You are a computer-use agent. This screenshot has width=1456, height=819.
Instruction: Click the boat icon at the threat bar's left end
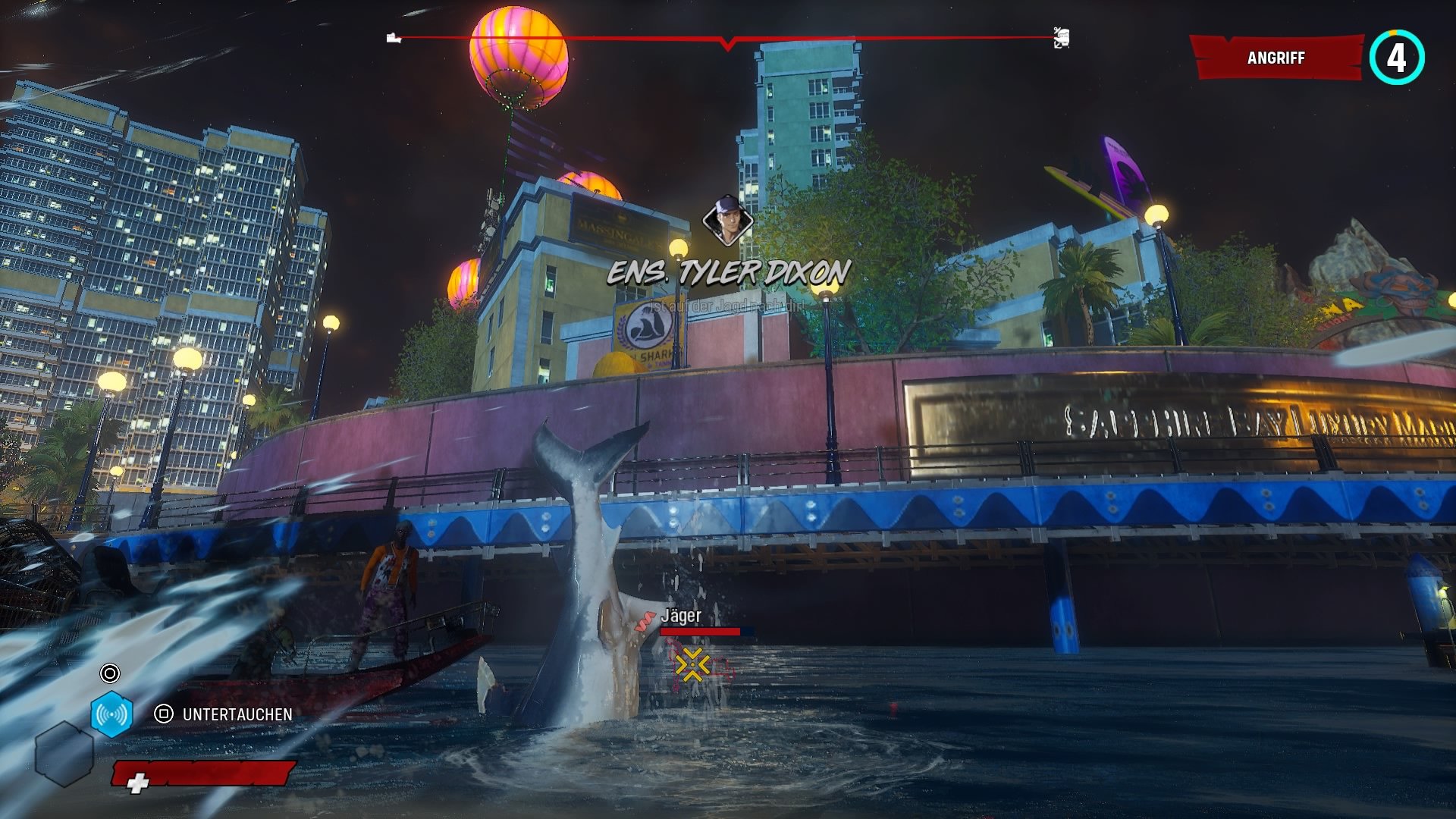[394, 38]
